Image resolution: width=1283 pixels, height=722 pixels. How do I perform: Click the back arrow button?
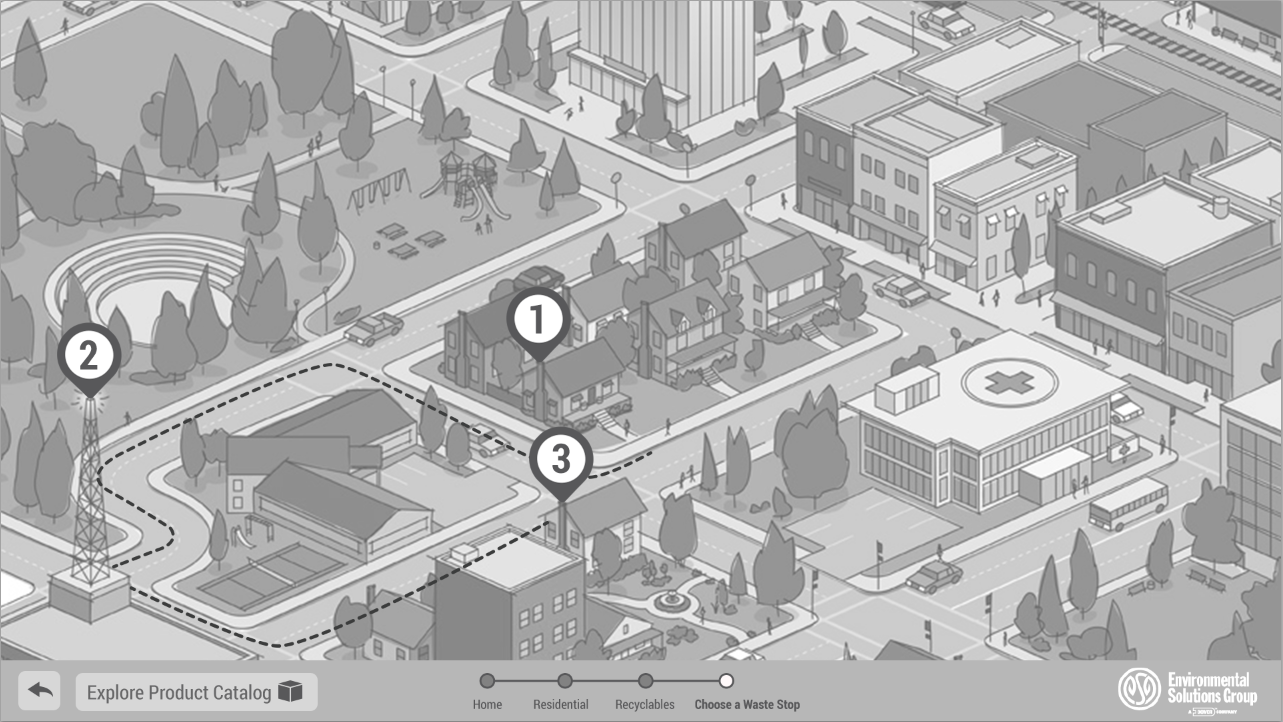pos(39,691)
